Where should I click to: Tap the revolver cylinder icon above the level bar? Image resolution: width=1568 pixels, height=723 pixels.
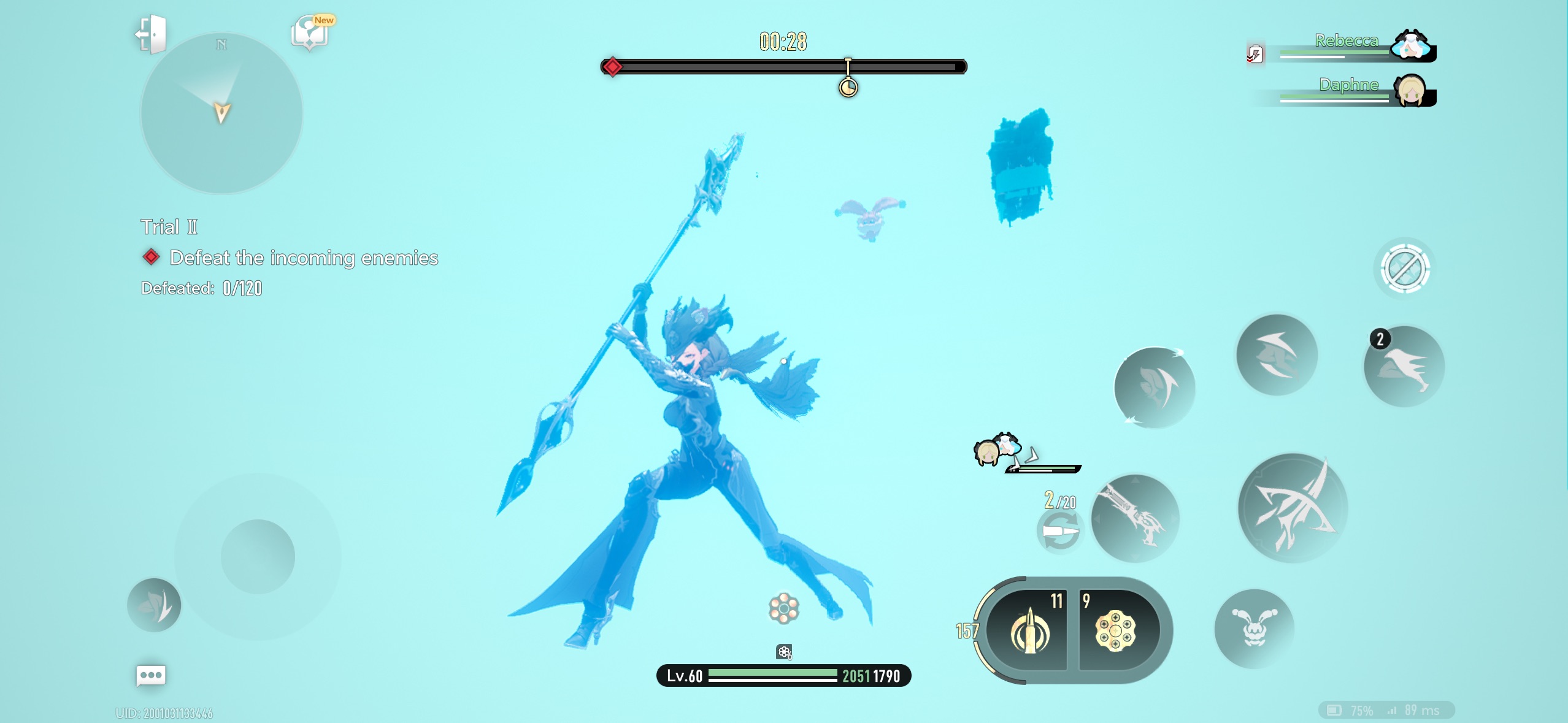point(783,608)
